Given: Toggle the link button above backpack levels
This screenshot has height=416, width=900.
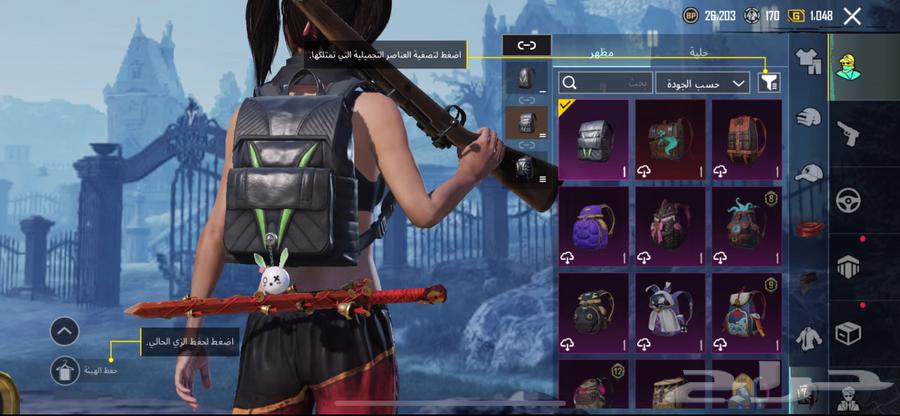Looking at the screenshot, I should [x=526, y=45].
